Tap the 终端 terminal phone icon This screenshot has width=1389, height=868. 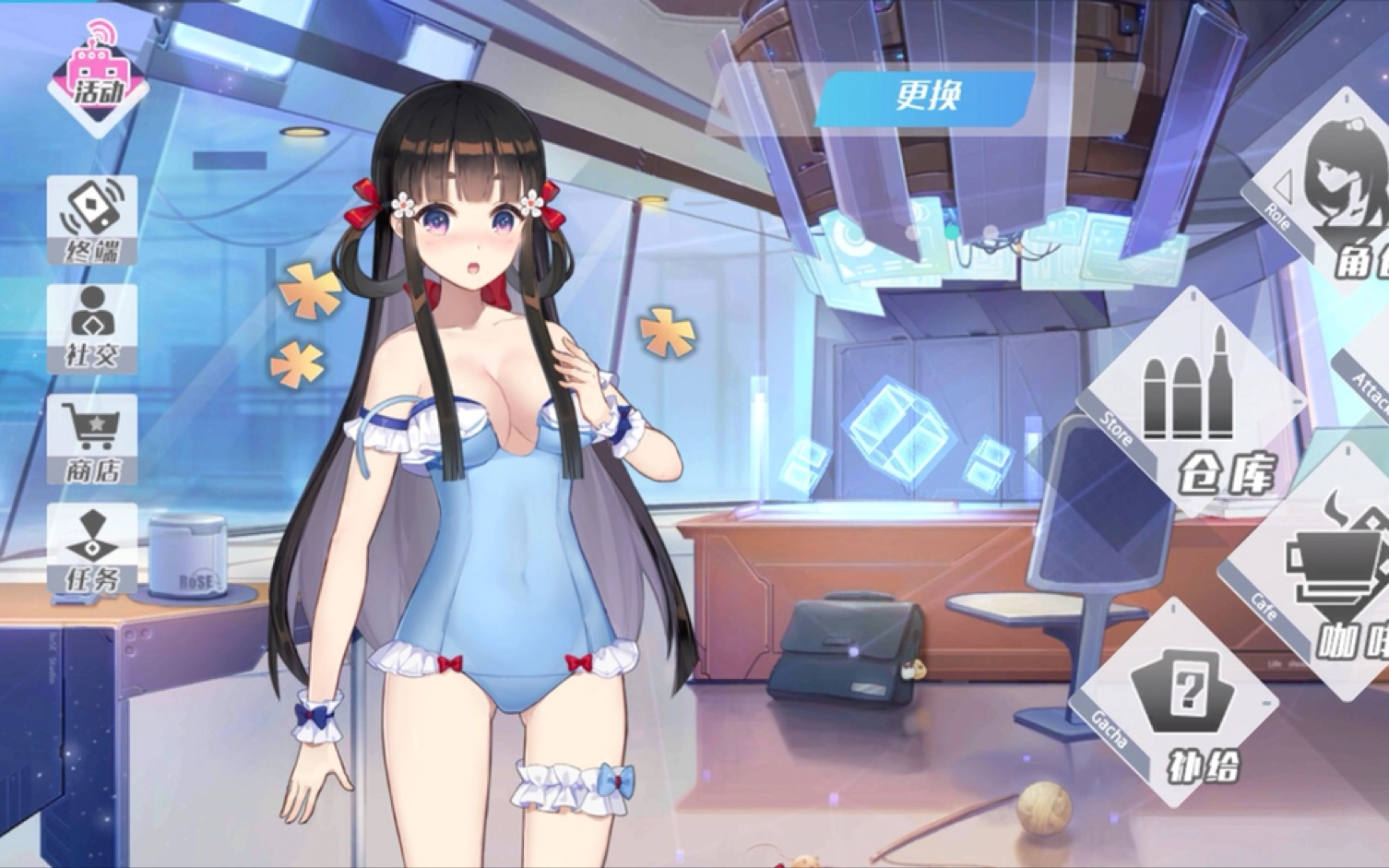(x=93, y=220)
